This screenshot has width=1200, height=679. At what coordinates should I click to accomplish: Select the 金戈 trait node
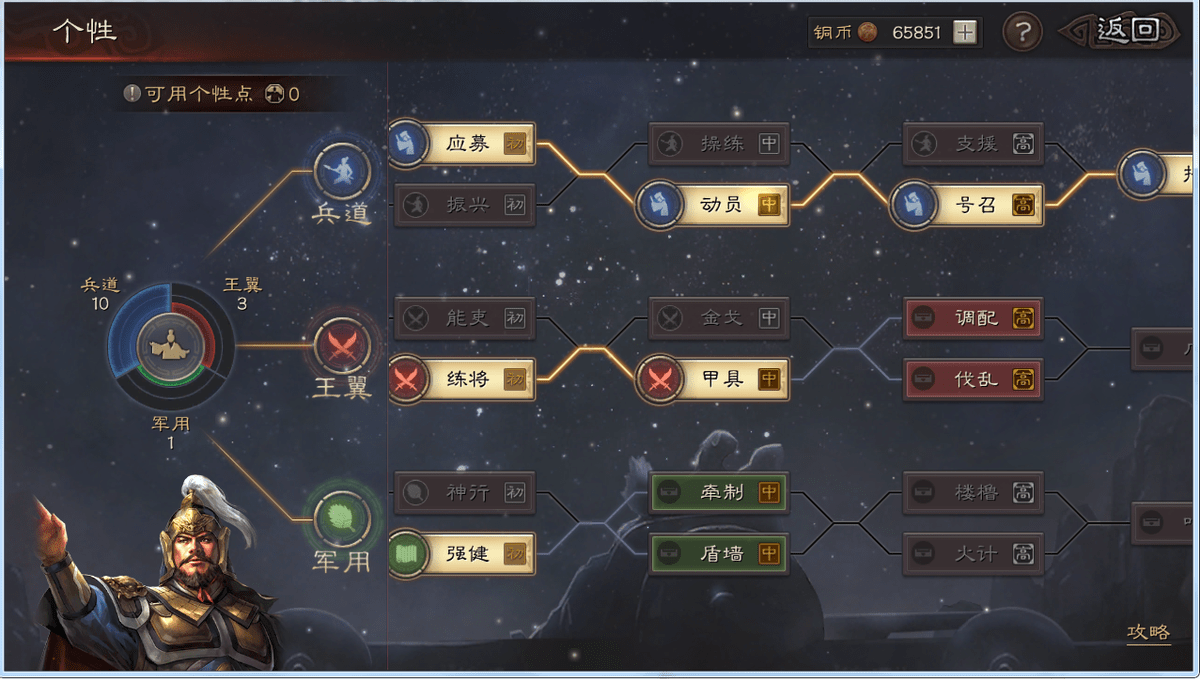tap(720, 319)
